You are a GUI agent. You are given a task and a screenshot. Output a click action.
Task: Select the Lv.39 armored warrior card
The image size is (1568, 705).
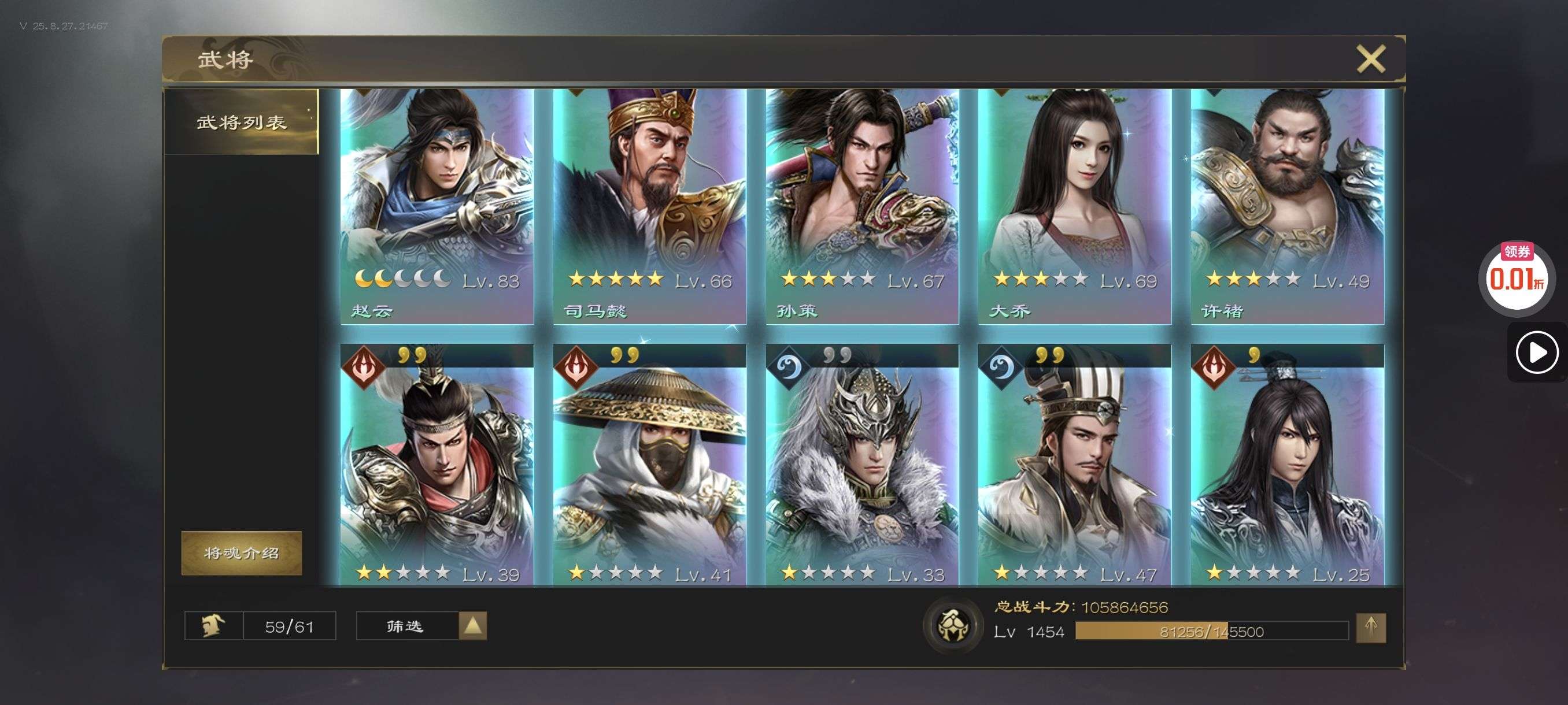pyautogui.click(x=437, y=469)
